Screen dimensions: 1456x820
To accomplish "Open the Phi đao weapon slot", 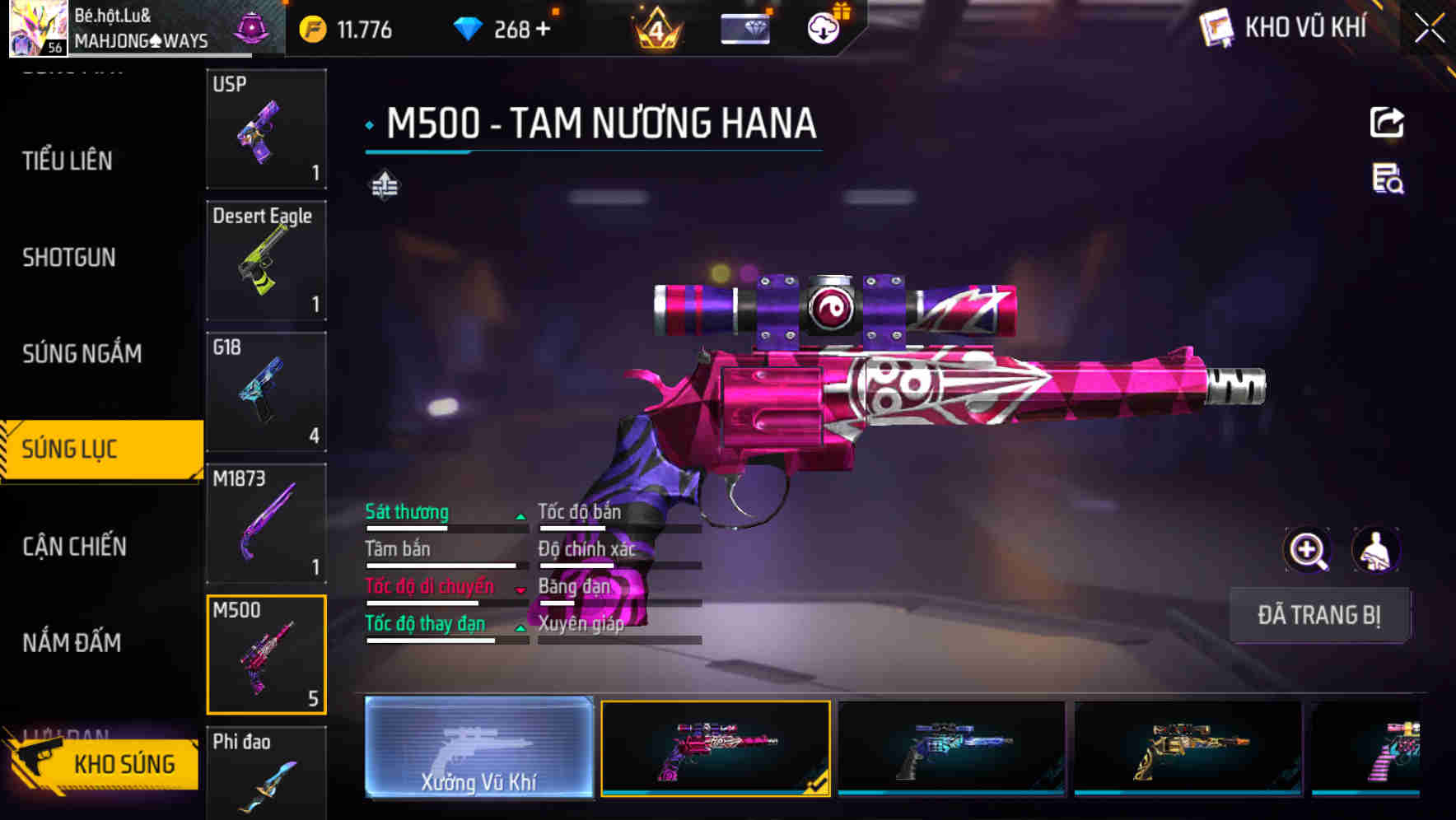I will [266, 772].
